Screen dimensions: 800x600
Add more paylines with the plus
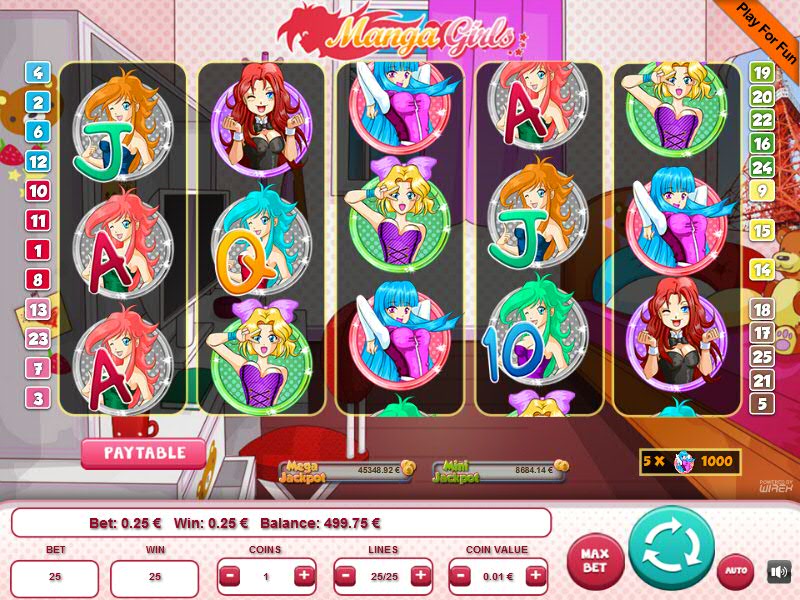pos(420,576)
